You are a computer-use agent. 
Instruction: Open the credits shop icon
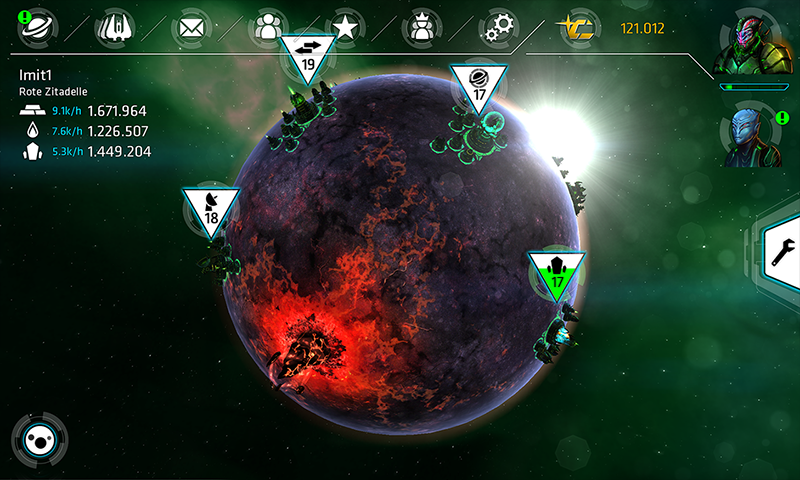click(577, 28)
